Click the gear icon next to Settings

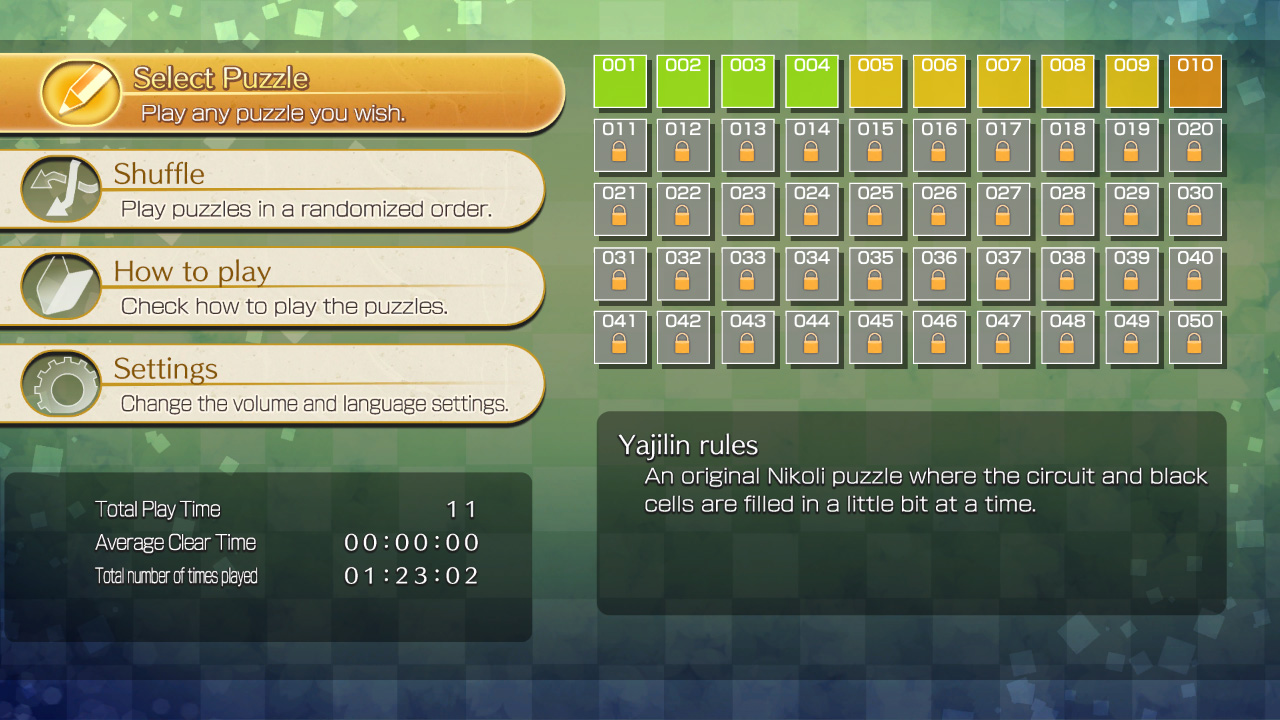coord(60,383)
